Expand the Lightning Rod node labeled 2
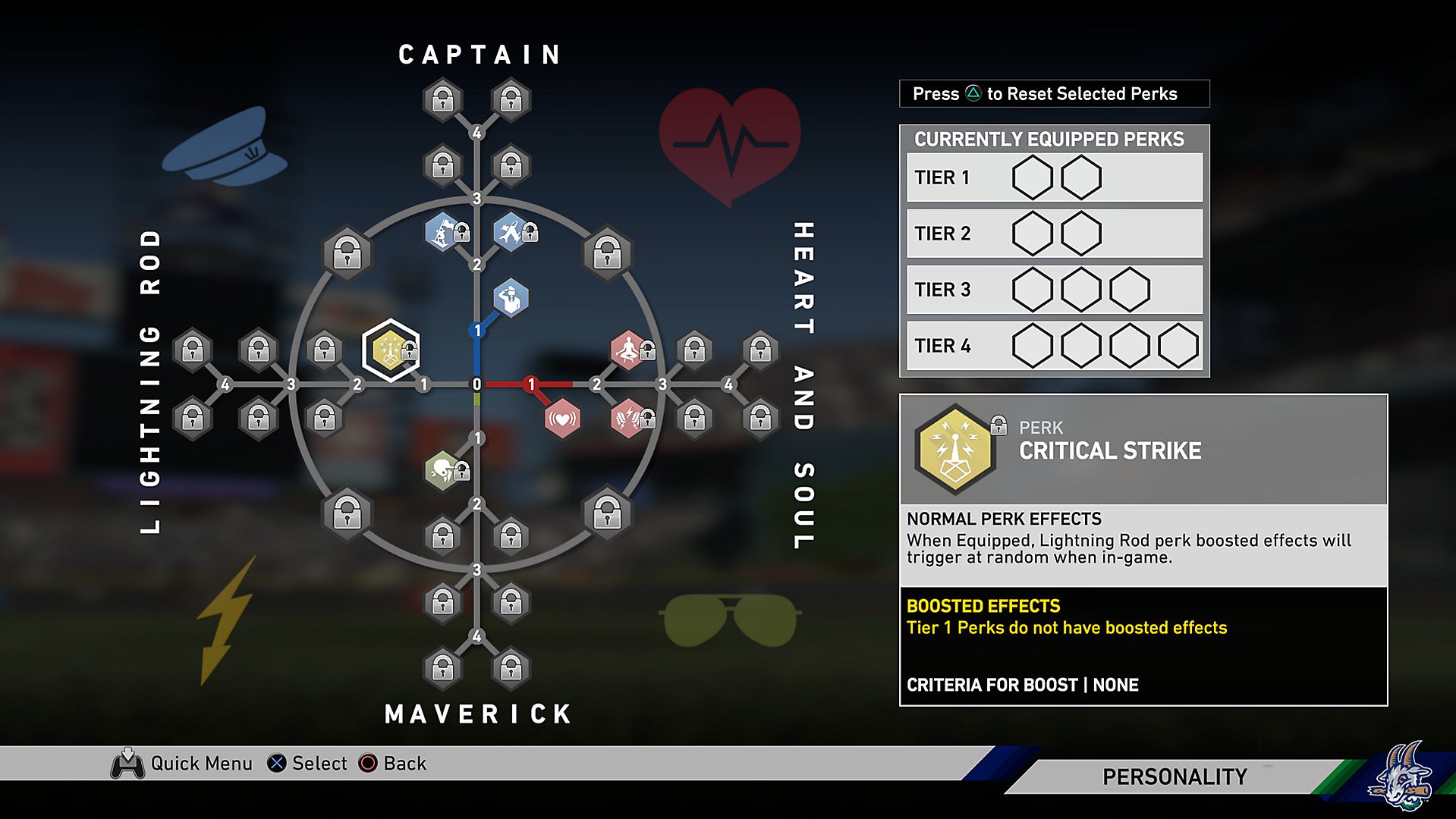This screenshot has height=819, width=1456. (357, 384)
